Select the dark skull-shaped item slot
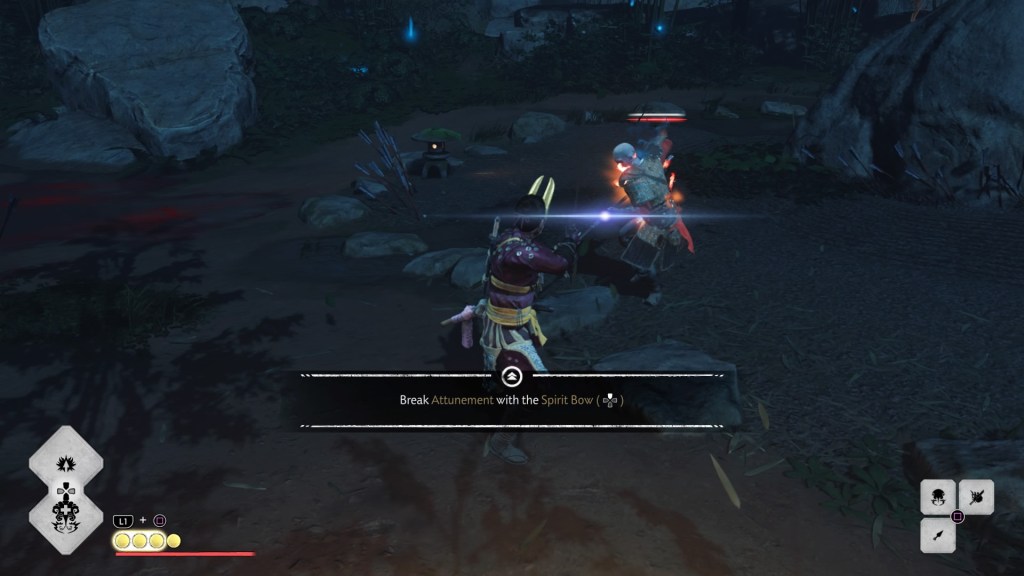Screen dimensions: 1024x576 pyautogui.click(x=938, y=497)
